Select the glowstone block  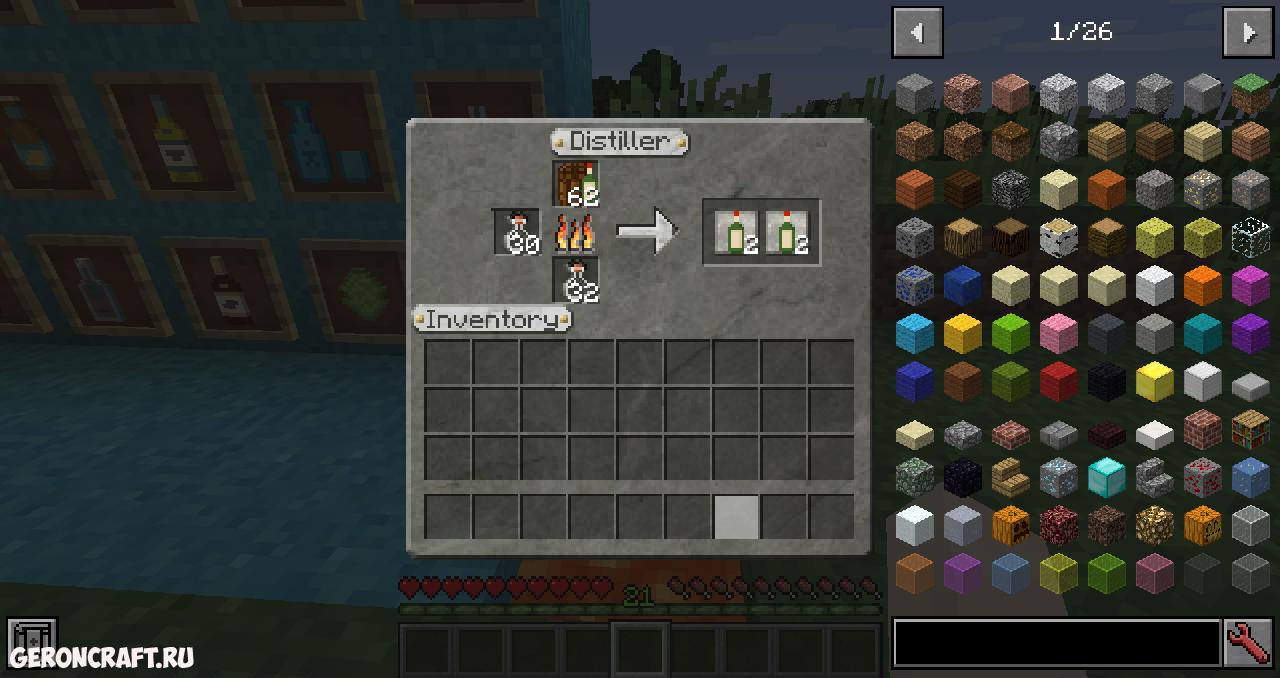(1154, 524)
